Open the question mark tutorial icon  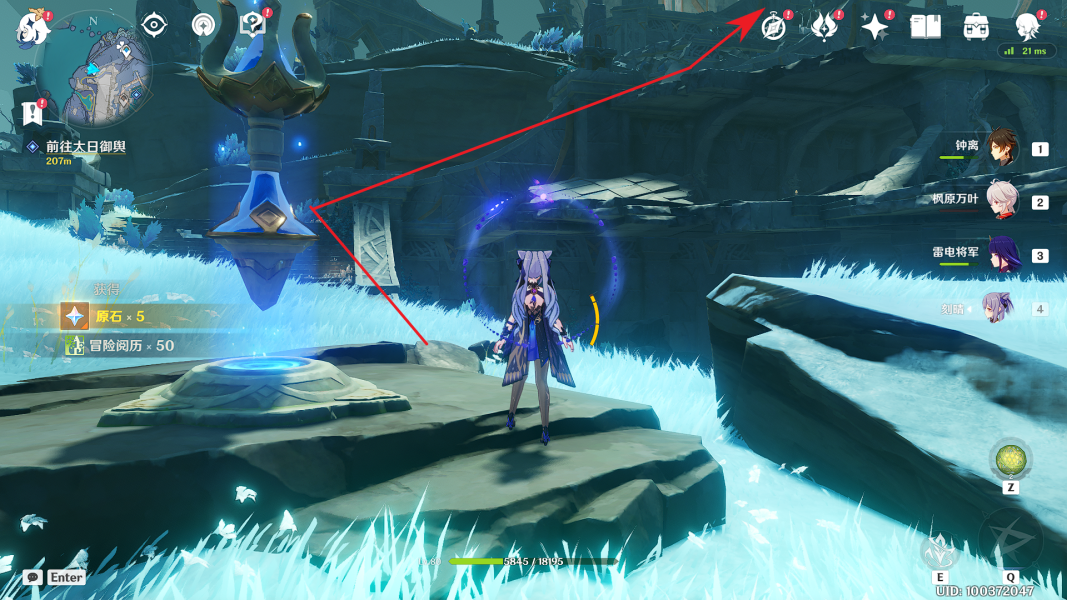[x=253, y=25]
